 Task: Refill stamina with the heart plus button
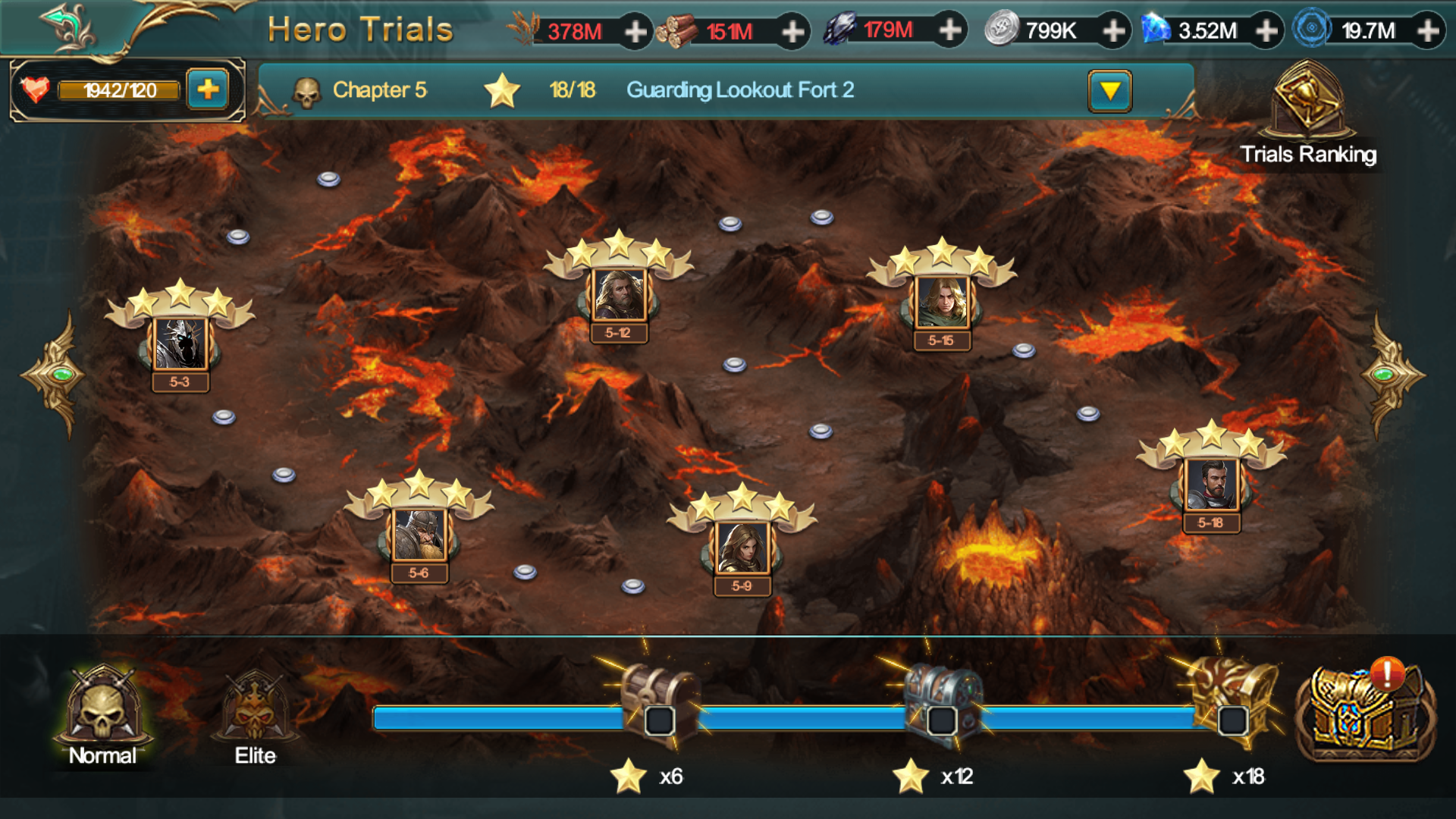pyautogui.click(x=208, y=90)
